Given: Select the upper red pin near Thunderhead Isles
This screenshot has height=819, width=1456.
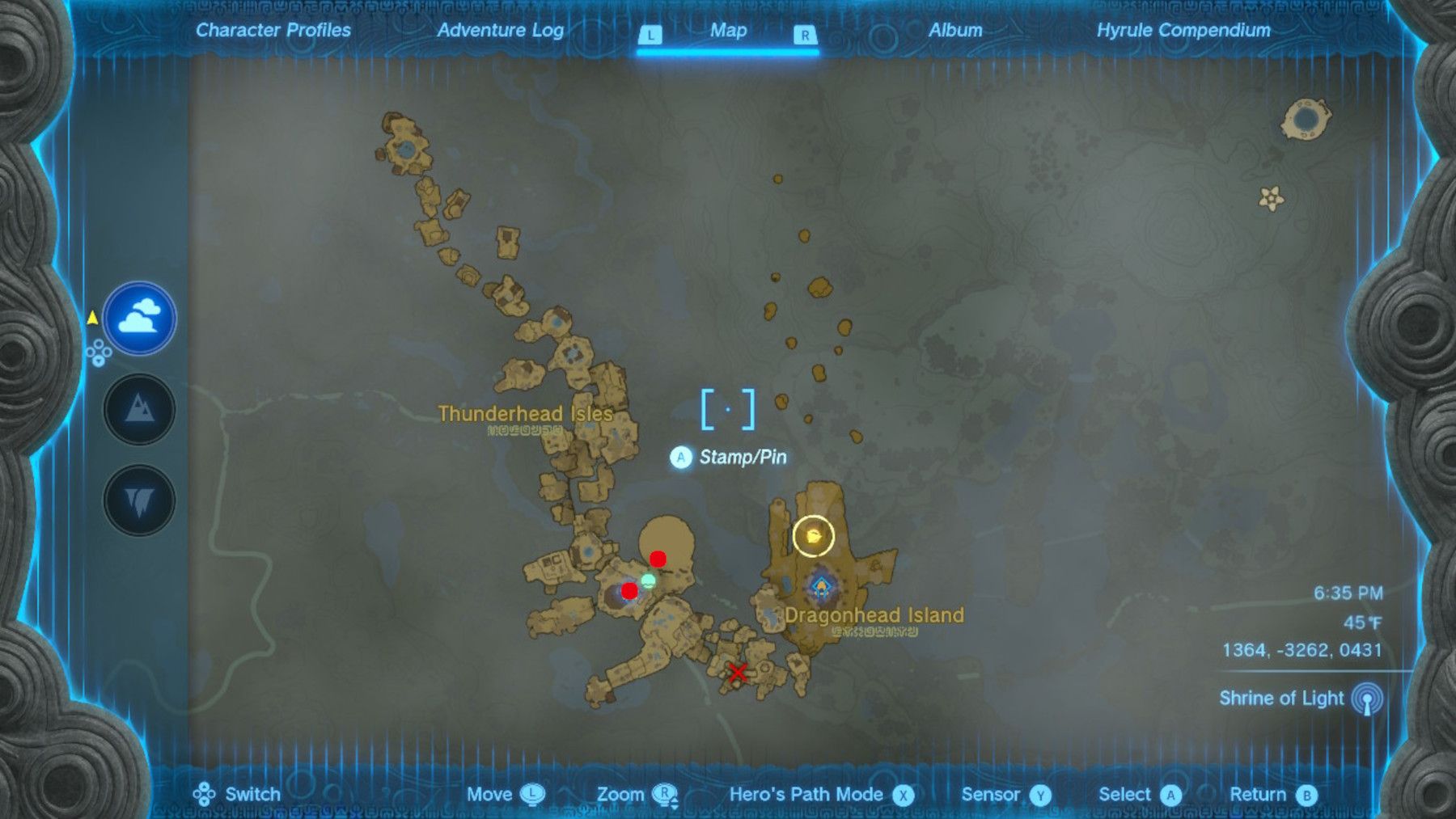Looking at the screenshot, I should click(x=658, y=559).
